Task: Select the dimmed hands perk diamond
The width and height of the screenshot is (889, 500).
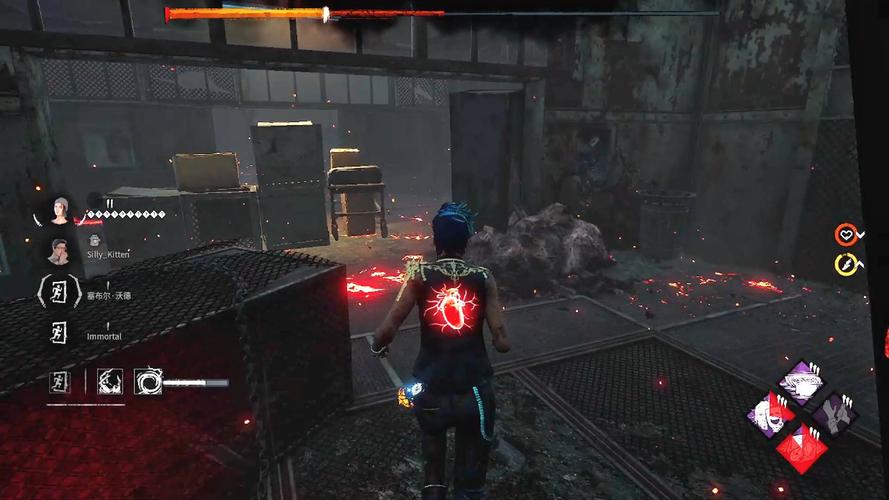Action: pyautogui.click(x=833, y=413)
